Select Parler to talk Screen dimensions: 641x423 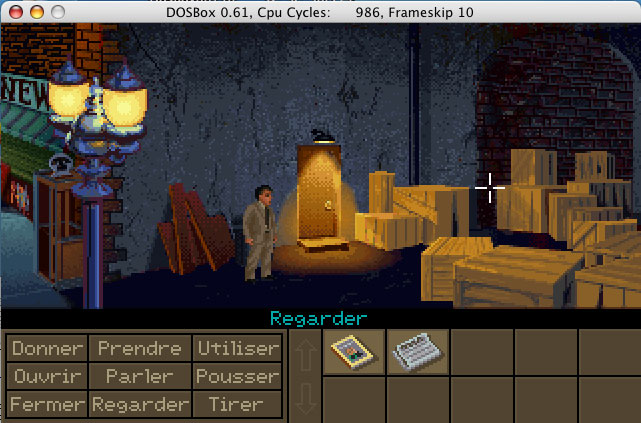pyautogui.click(x=139, y=376)
